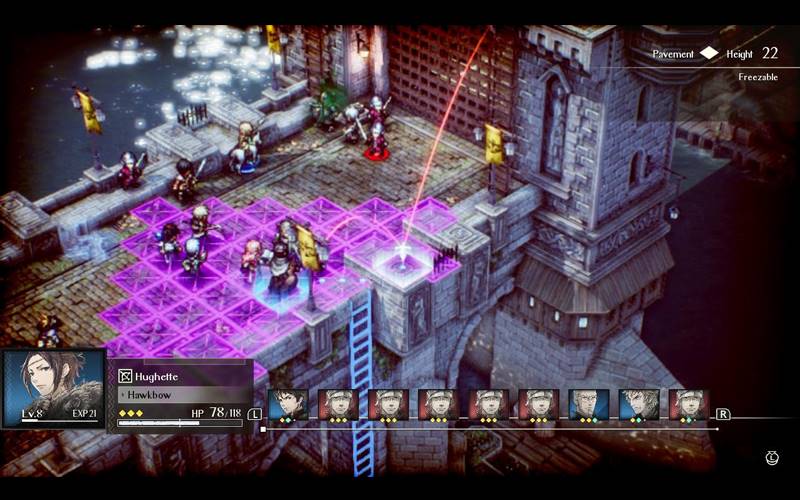
Task: Select the gray-haired ally portrait in turn order
Action: pyautogui.click(x=588, y=404)
